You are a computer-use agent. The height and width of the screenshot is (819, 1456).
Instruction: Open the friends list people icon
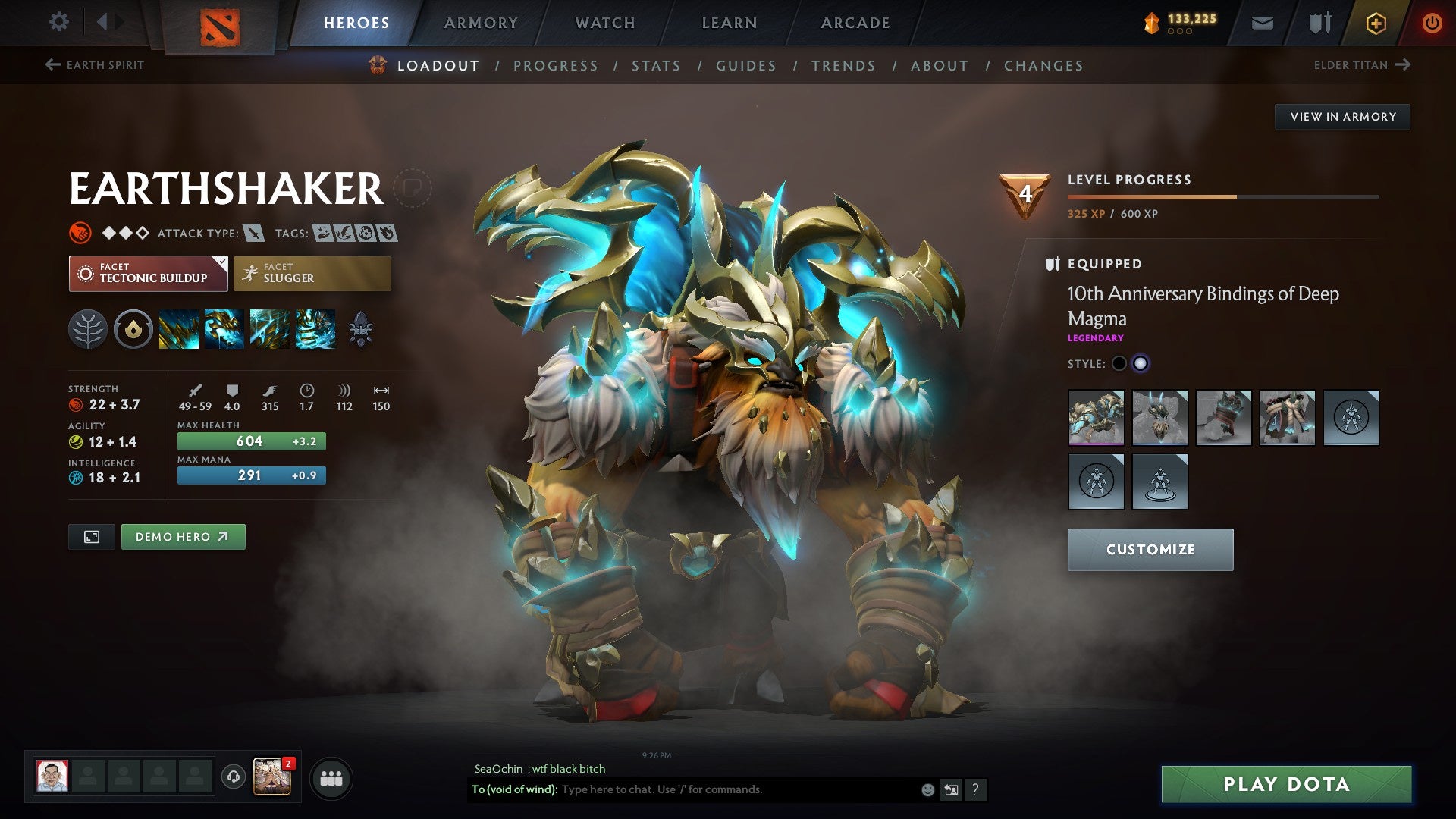[x=331, y=777]
